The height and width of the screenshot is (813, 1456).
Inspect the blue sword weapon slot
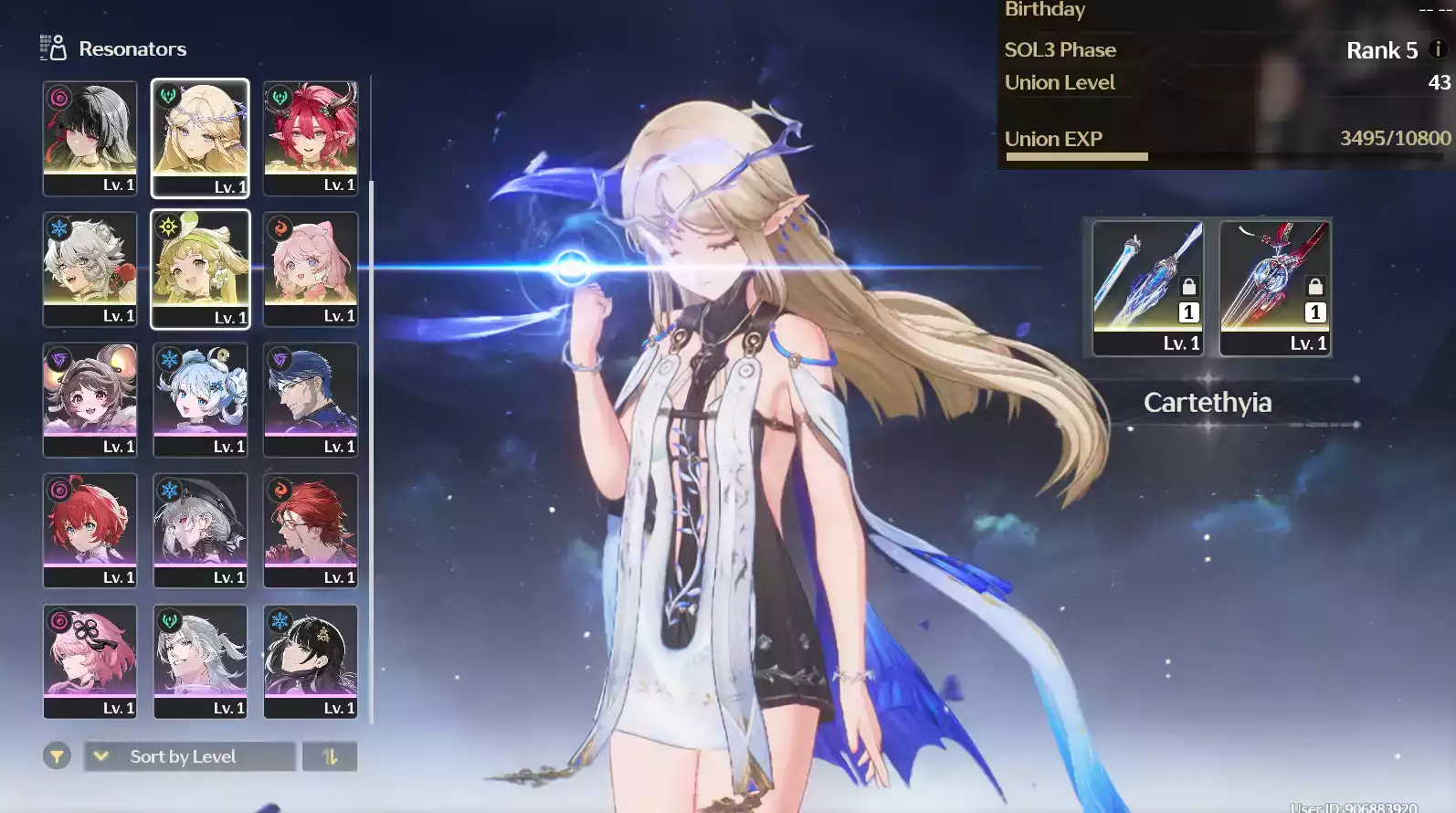1148,287
